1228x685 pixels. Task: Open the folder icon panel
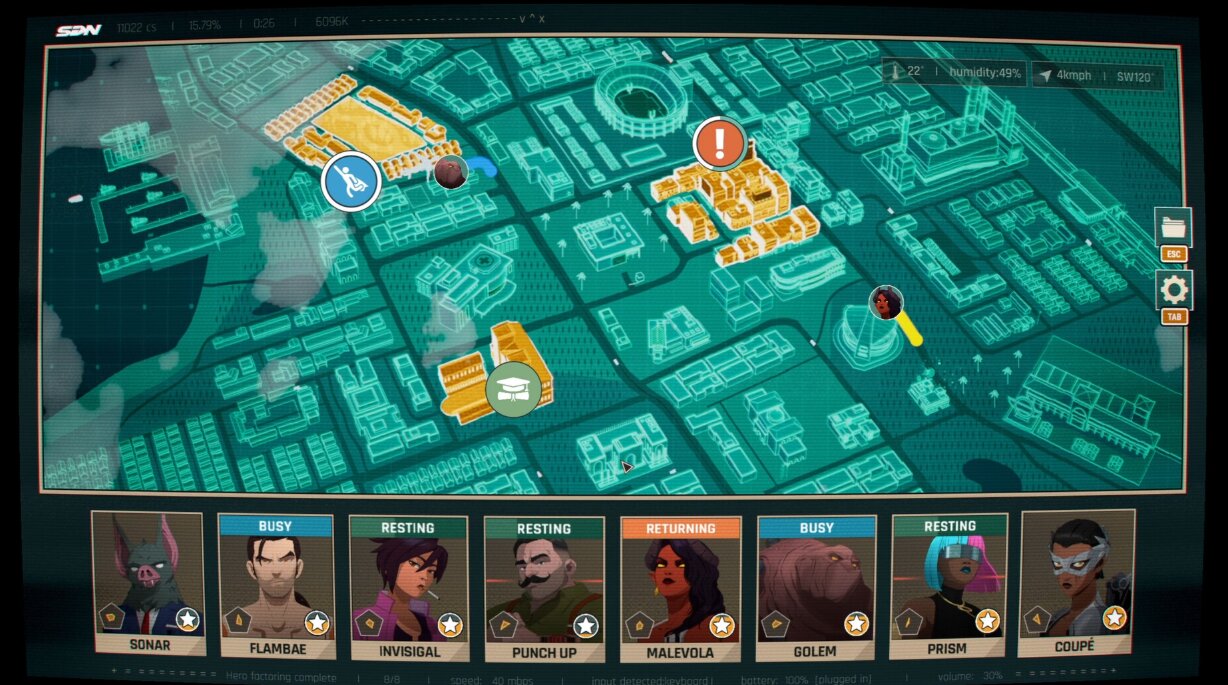click(x=1173, y=227)
